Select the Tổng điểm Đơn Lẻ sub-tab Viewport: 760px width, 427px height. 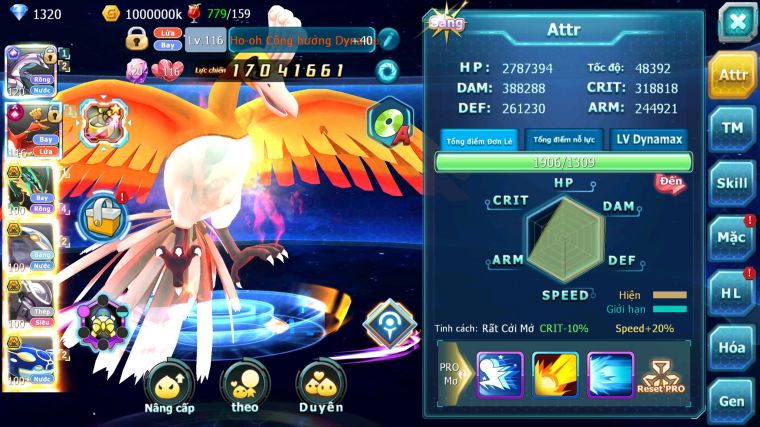coord(478,140)
